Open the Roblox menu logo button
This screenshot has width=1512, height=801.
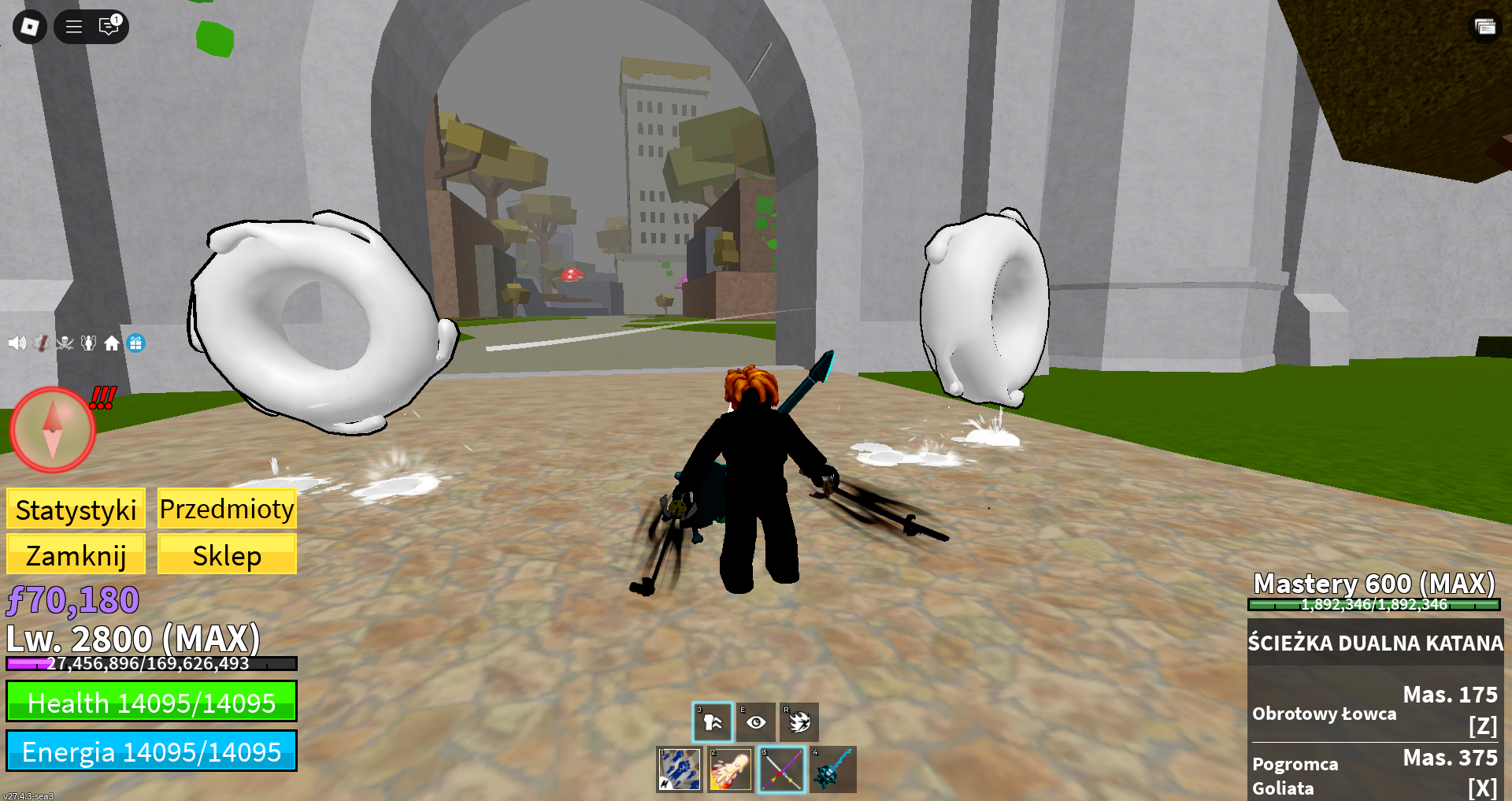click(x=30, y=27)
